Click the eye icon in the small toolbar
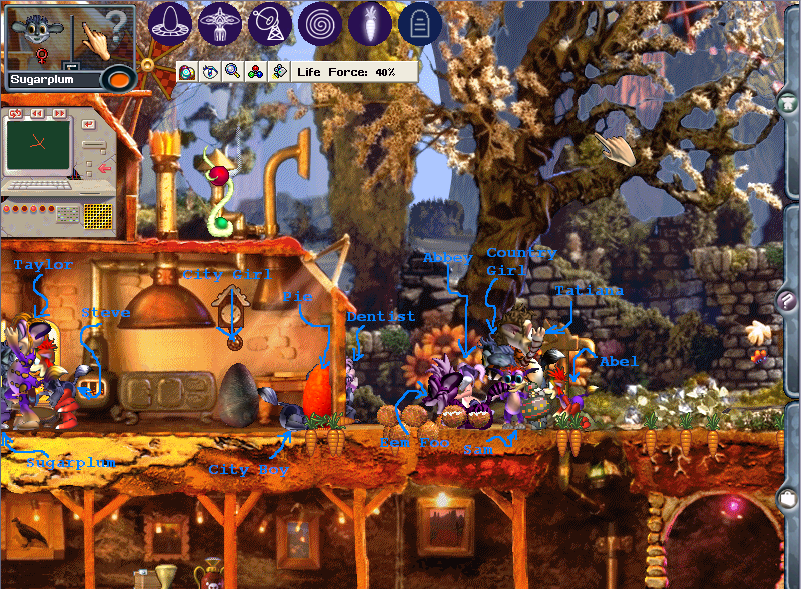The image size is (801, 589). coord(209,72)
